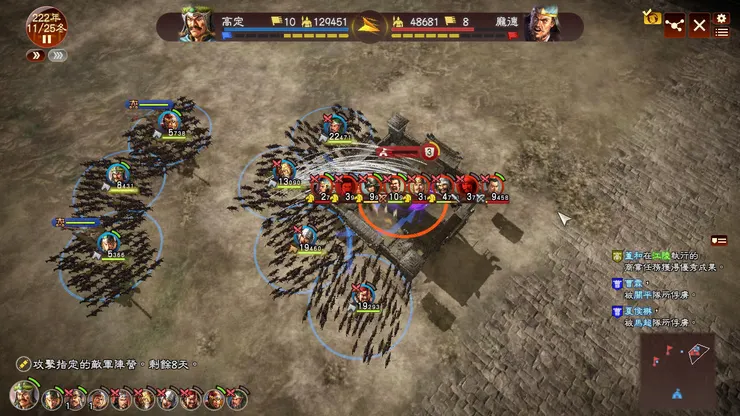
Task: Select the friendly unit with 5738 troops
Action: coord(167,123)
